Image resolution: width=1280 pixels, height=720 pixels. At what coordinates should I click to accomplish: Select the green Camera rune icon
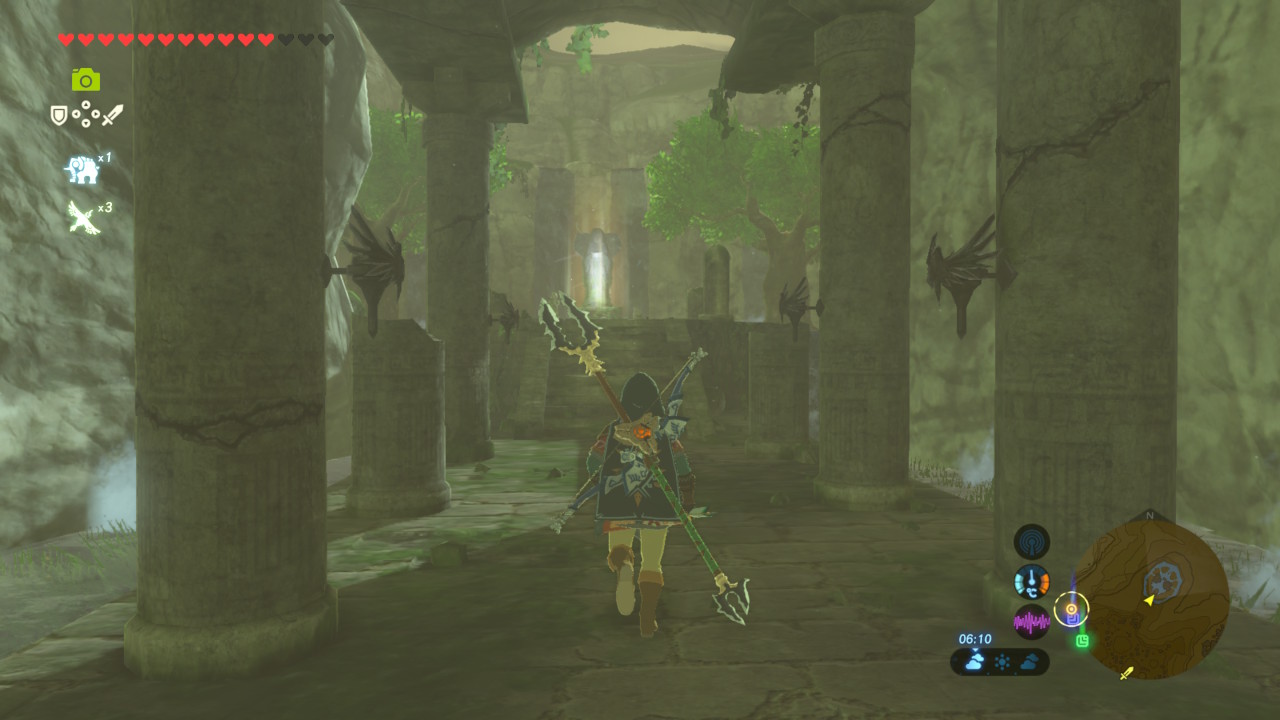(x=86, y=80)
